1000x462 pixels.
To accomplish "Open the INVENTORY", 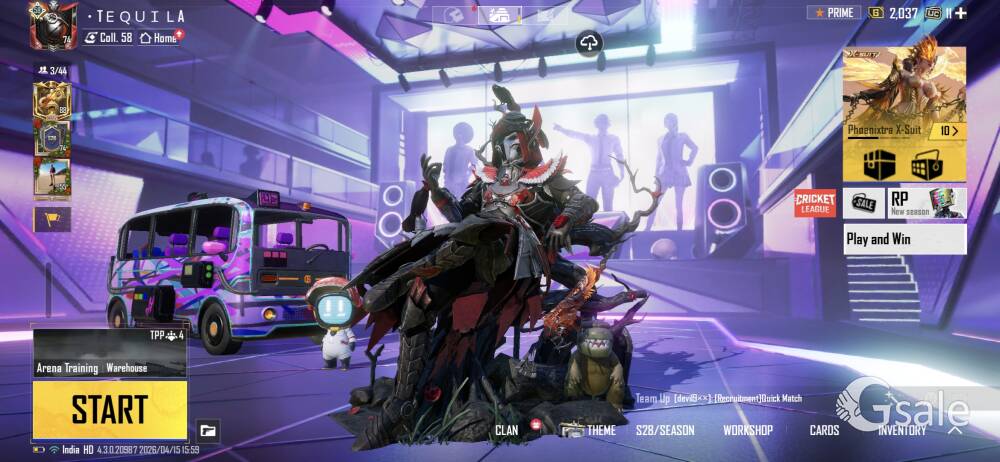I will [902, 430].
